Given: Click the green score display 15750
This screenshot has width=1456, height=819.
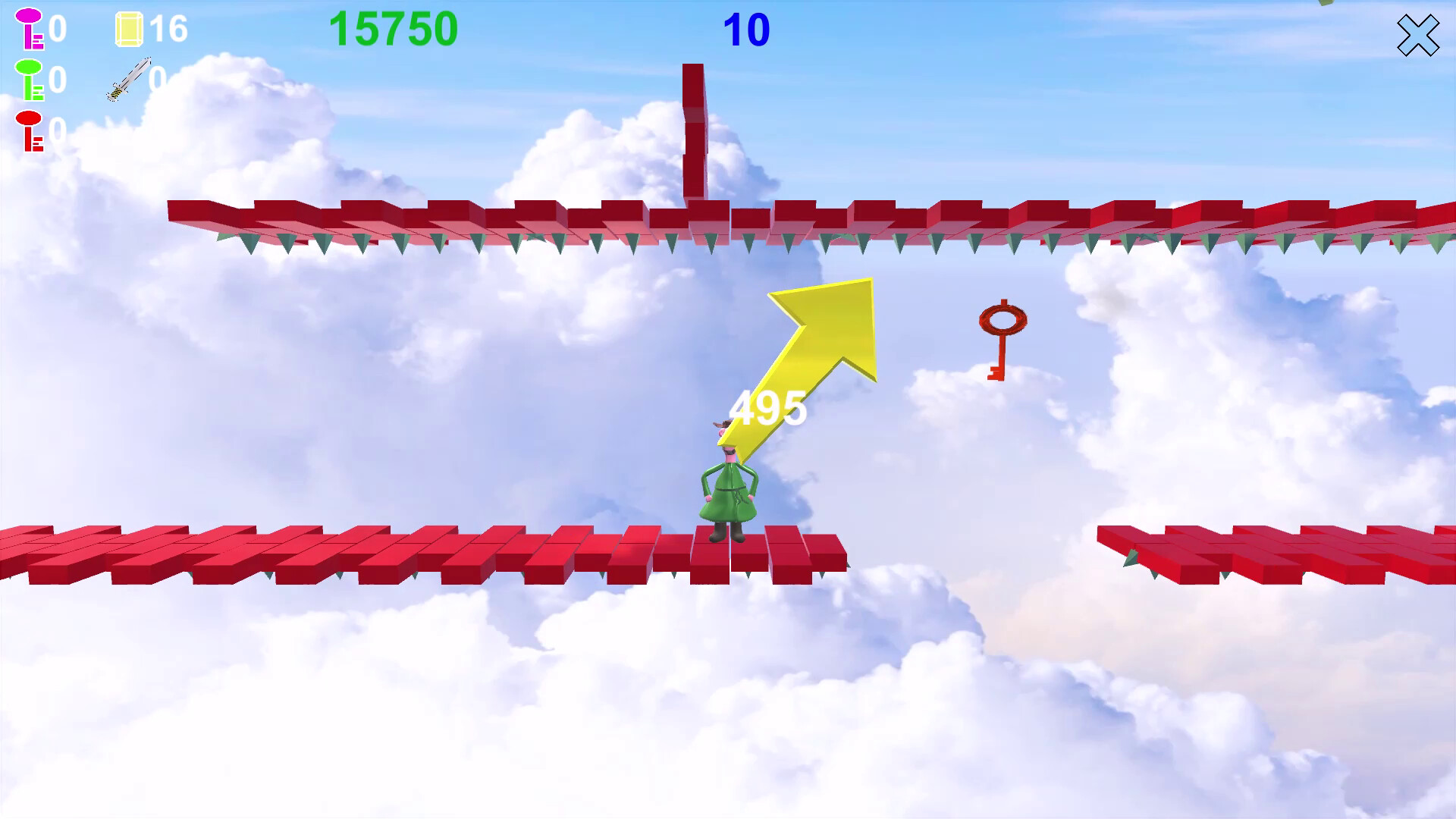Looking at the screenshot, I should [x=394, y=29].
